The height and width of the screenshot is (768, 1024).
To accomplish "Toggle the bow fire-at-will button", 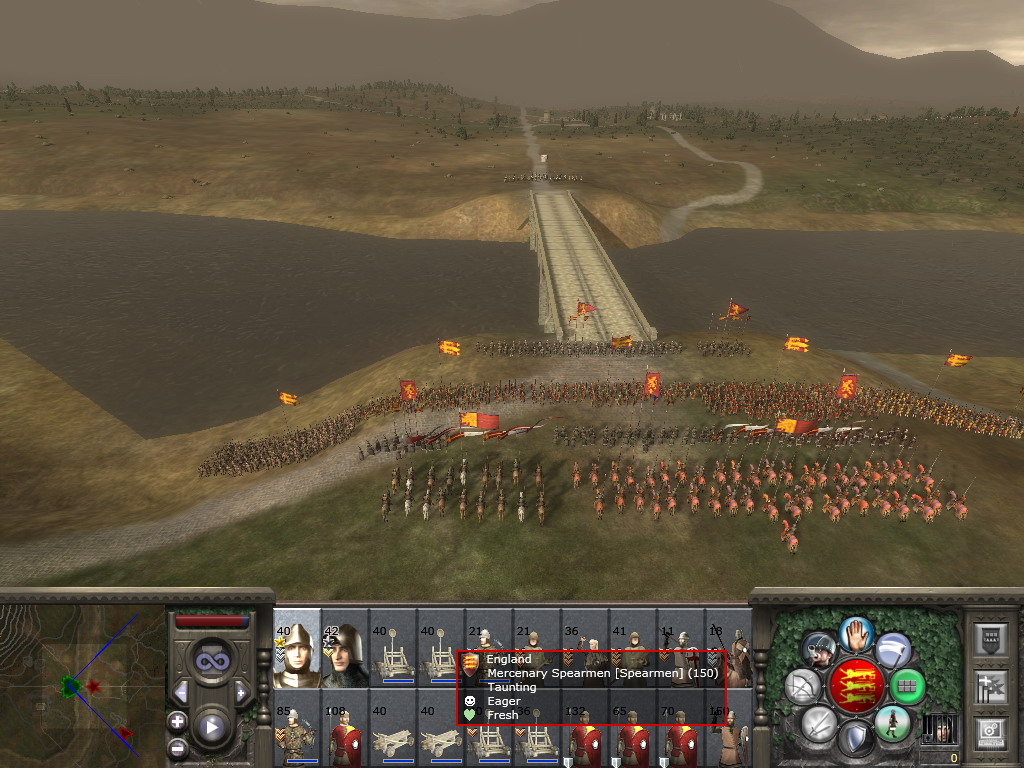I will click(803, 686).
